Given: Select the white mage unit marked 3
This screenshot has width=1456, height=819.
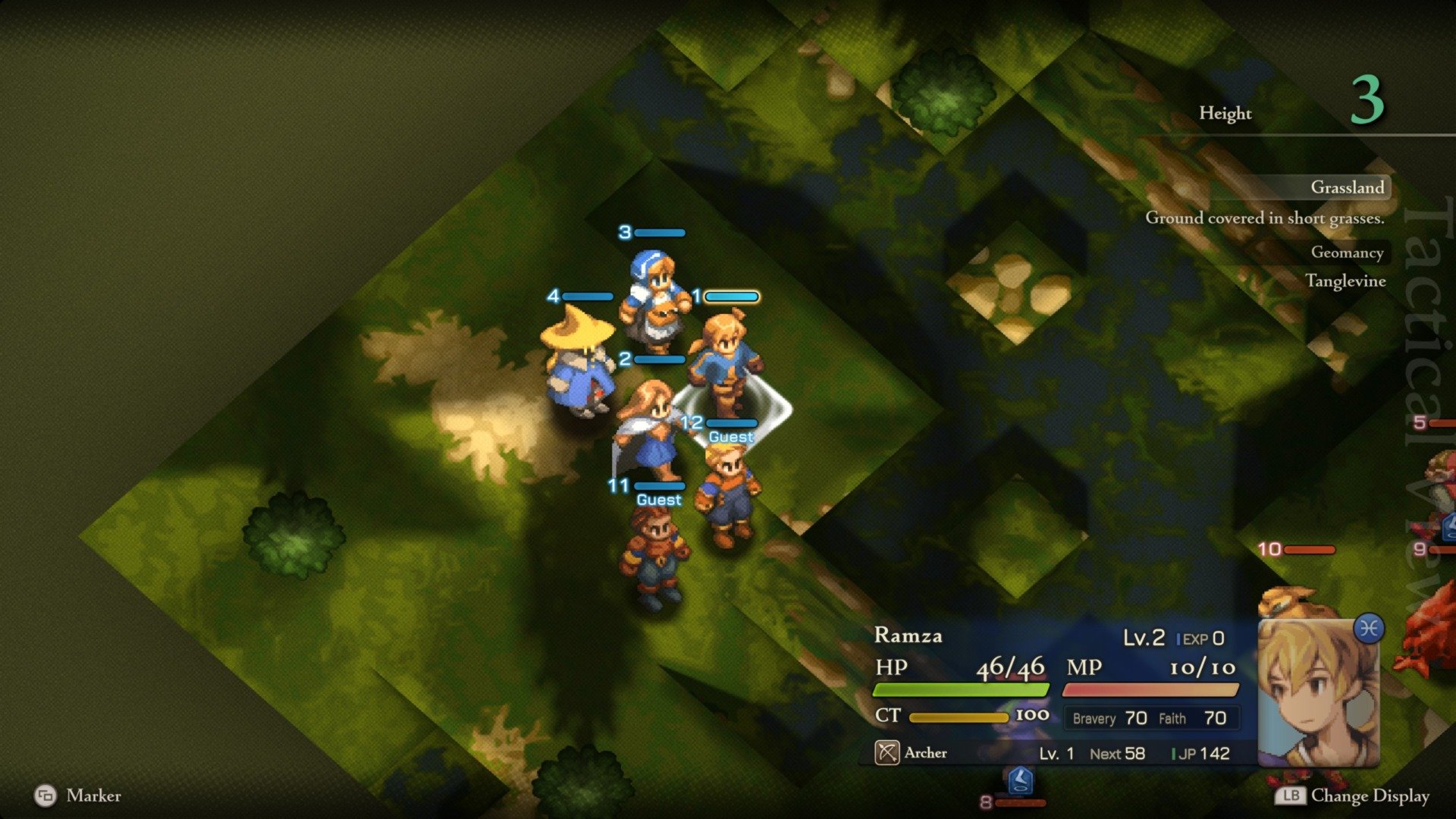Looking at the screenshot, I should pyautogui.click(x=654, y=300).
